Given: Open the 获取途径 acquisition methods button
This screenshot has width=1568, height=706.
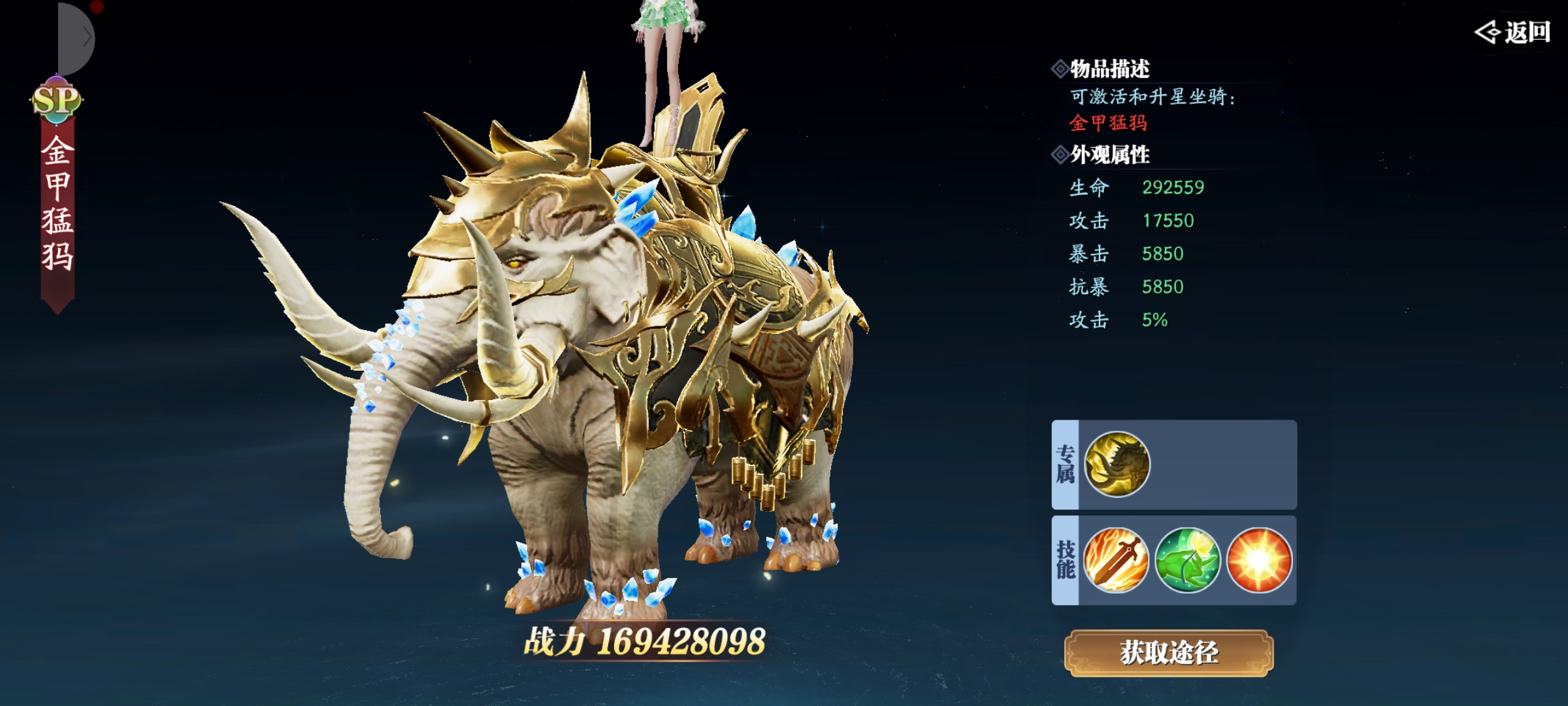Looking at the screenshot, I should pyautogui.click(x=1169, y=653).
